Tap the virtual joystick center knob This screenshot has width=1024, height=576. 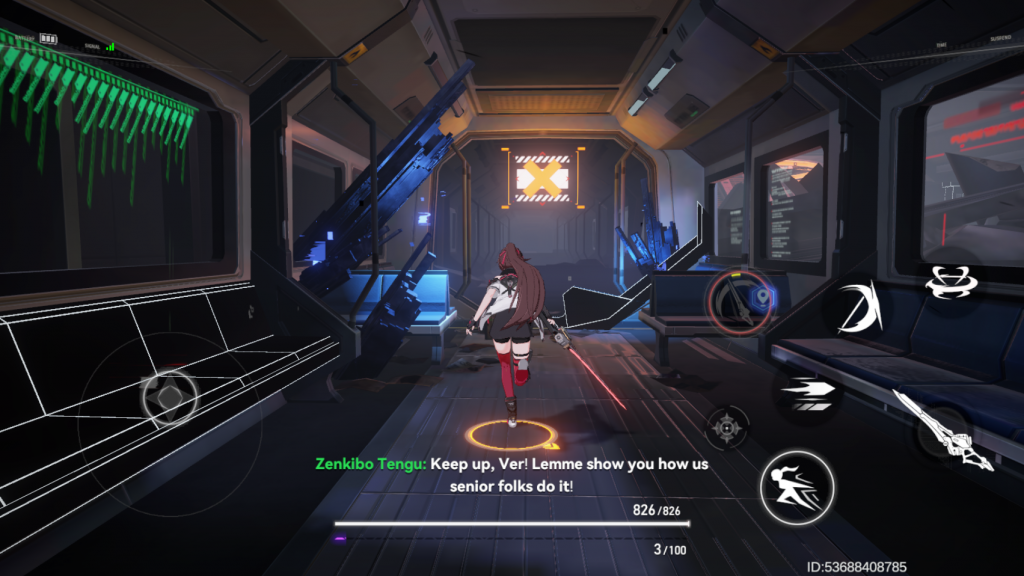168,396
